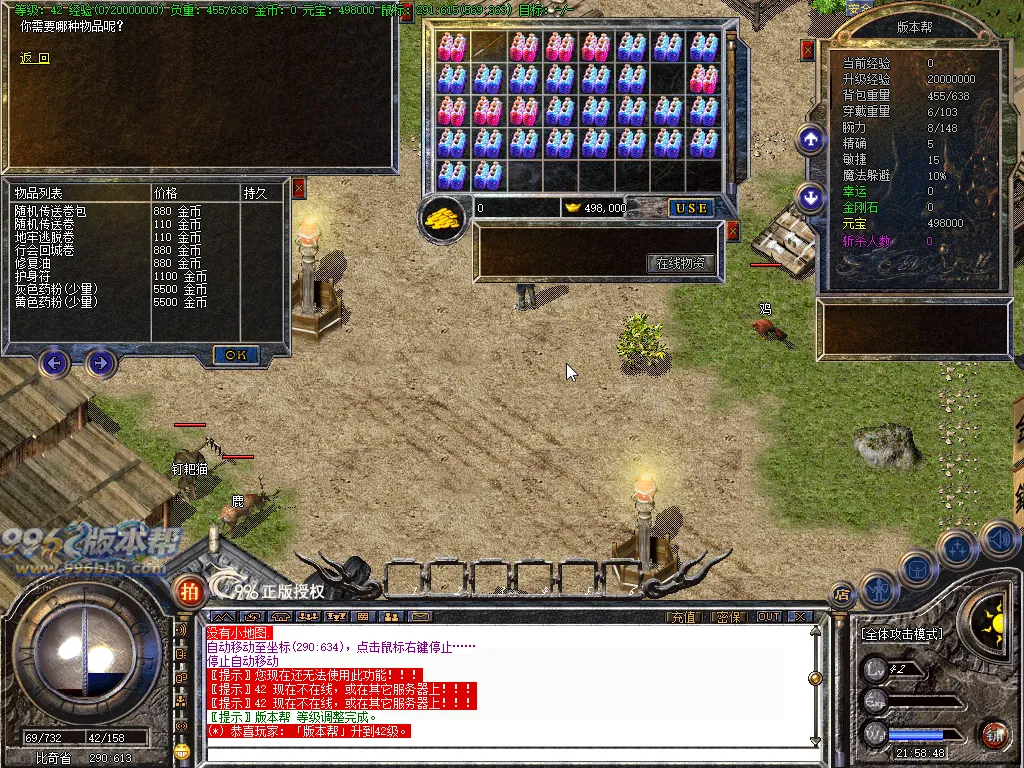Open 在线物资 from the bag panel
This screenshot has height=768, width=1024.
click(x=681, y=263)
